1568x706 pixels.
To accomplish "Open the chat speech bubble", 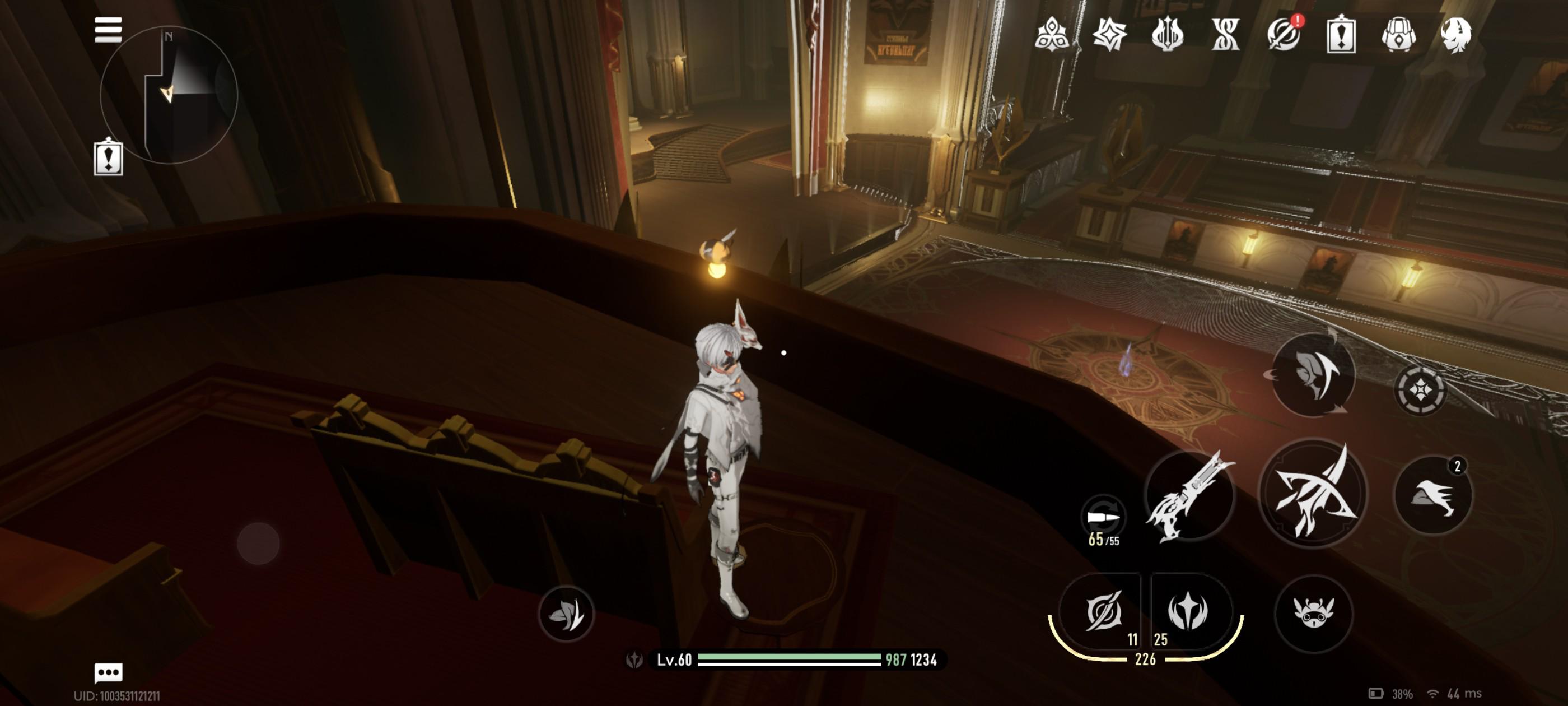I will [x=108, y=672].
